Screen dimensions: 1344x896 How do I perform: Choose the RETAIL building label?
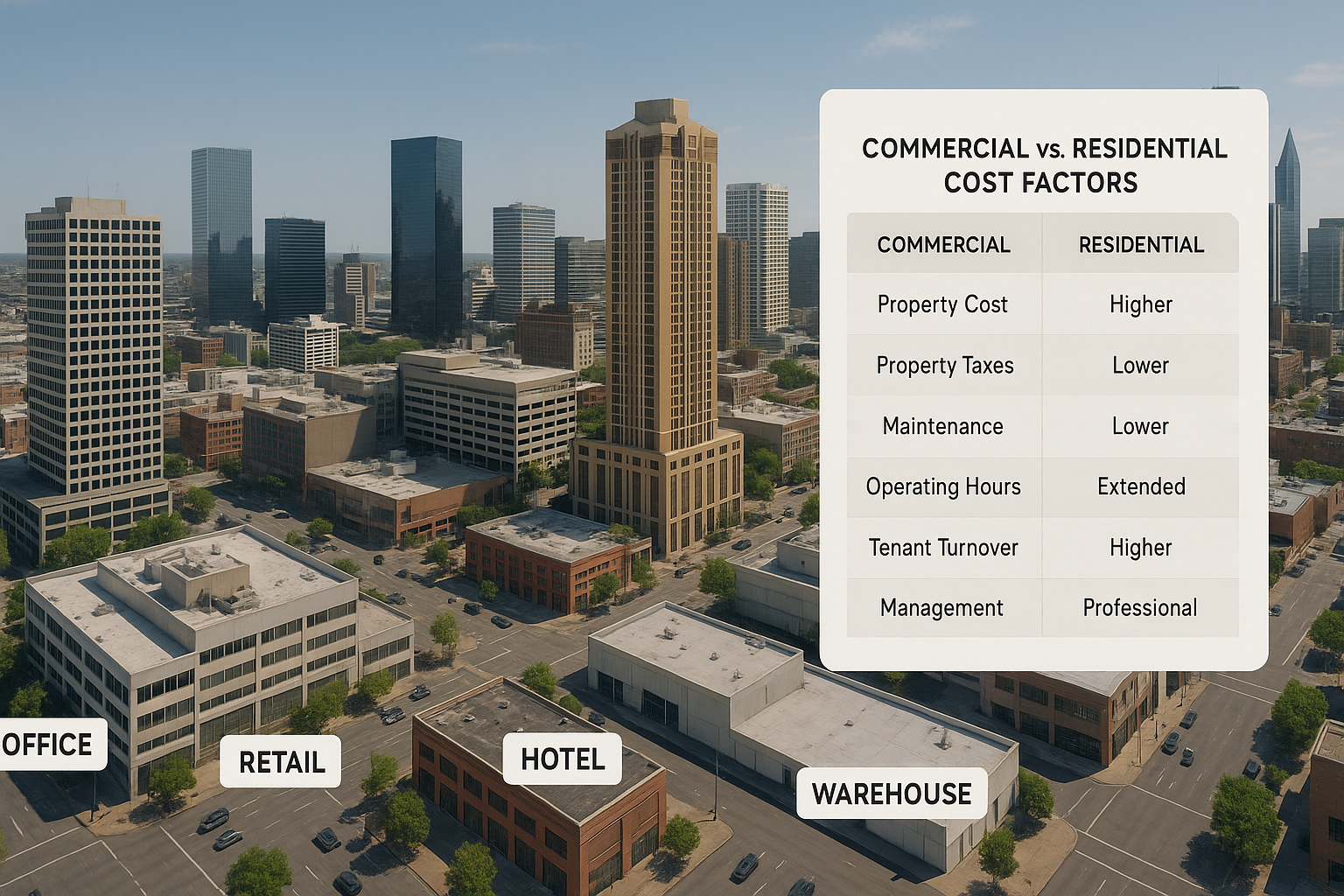pos(281,762)
